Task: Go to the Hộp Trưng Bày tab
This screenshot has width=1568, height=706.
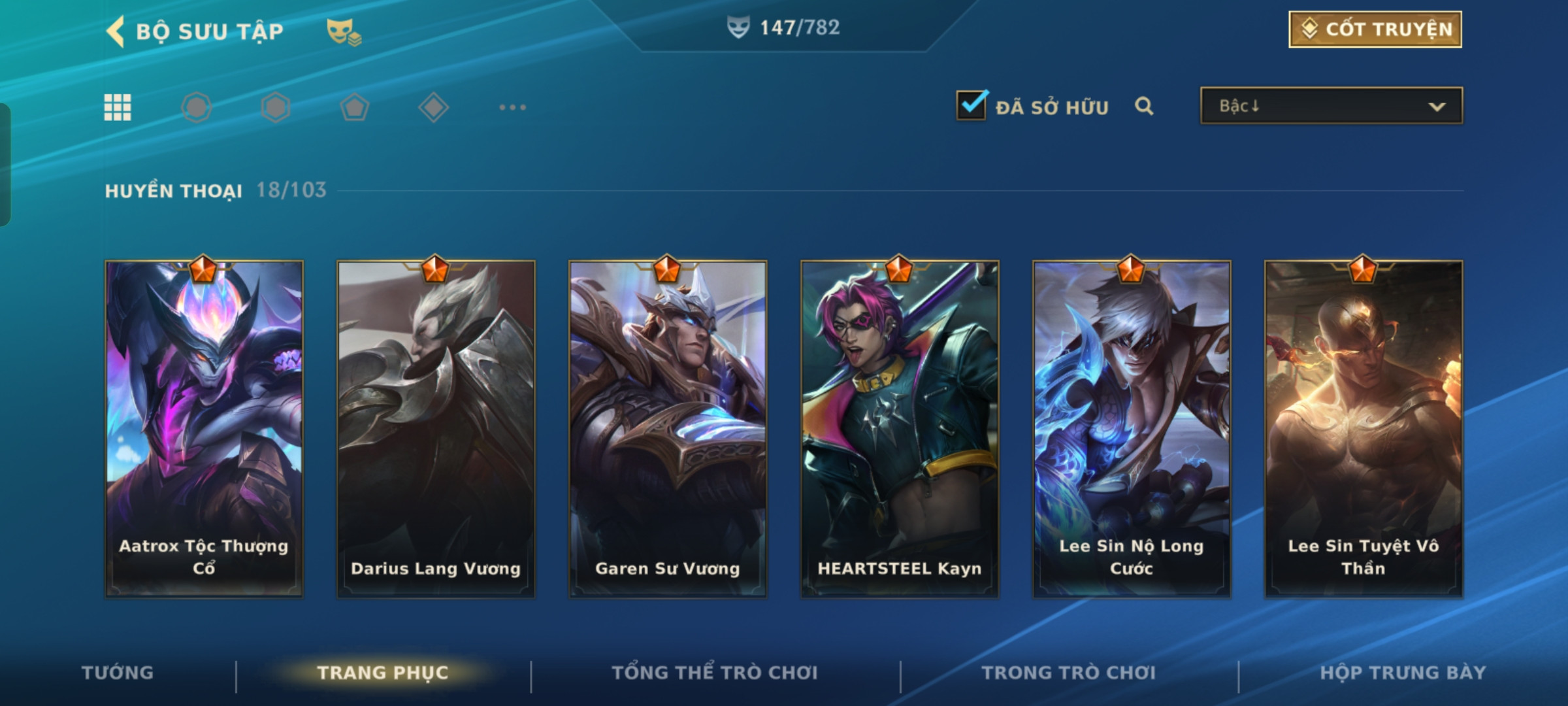Action: tap(1403, 673)
